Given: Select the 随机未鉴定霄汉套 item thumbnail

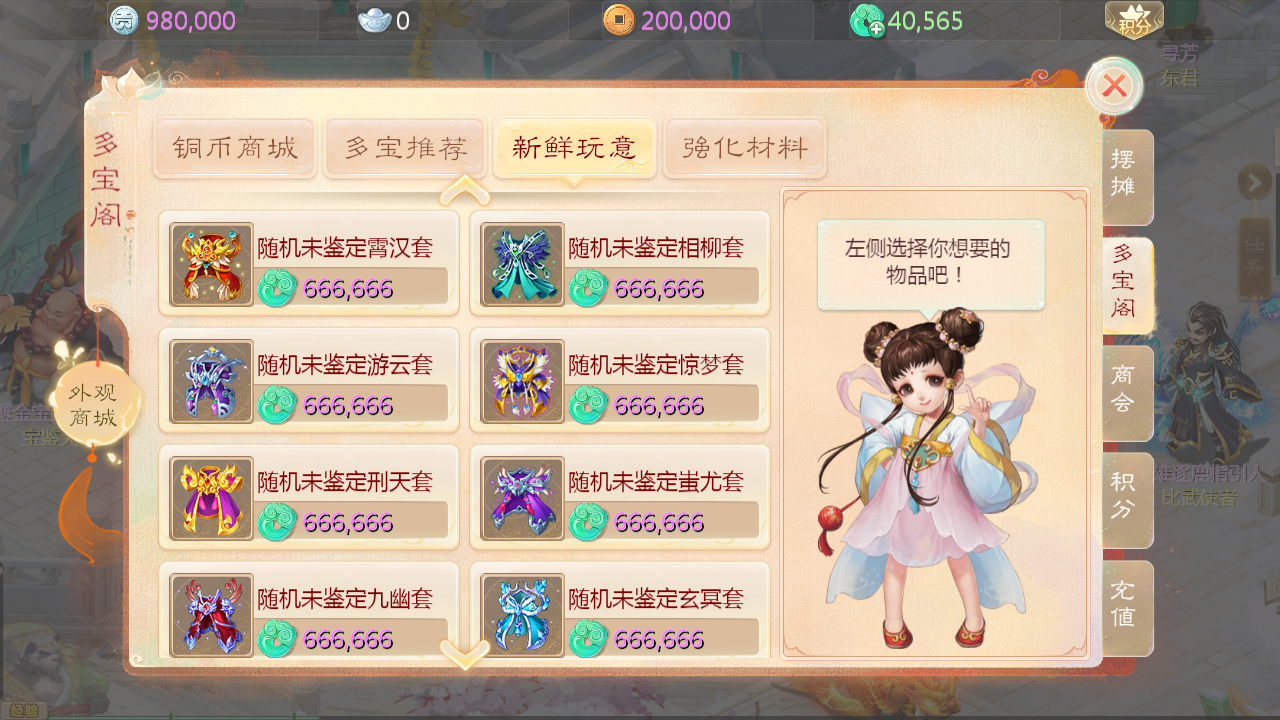Looking at the screenshot, I should click(211, 265).
